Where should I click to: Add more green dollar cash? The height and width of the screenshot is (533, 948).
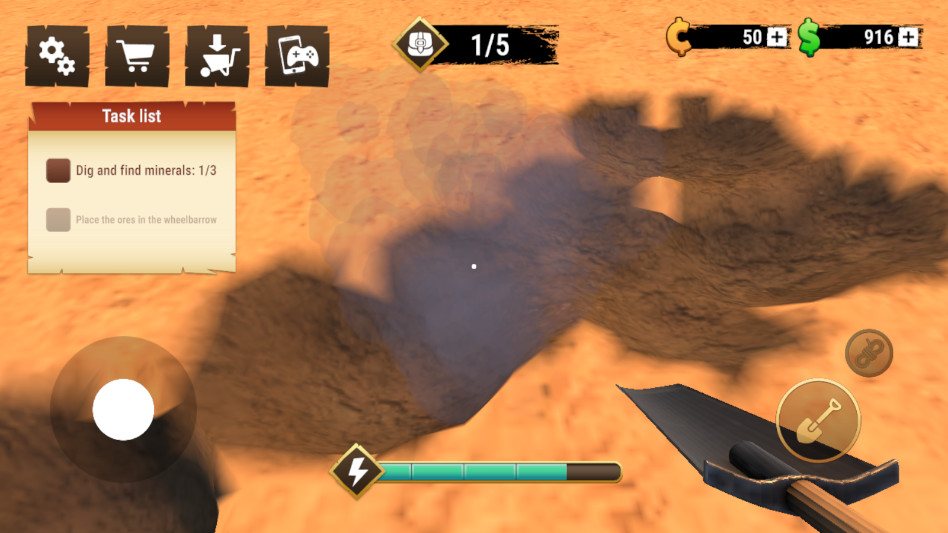pyautogui.click(x=908, y=38)
